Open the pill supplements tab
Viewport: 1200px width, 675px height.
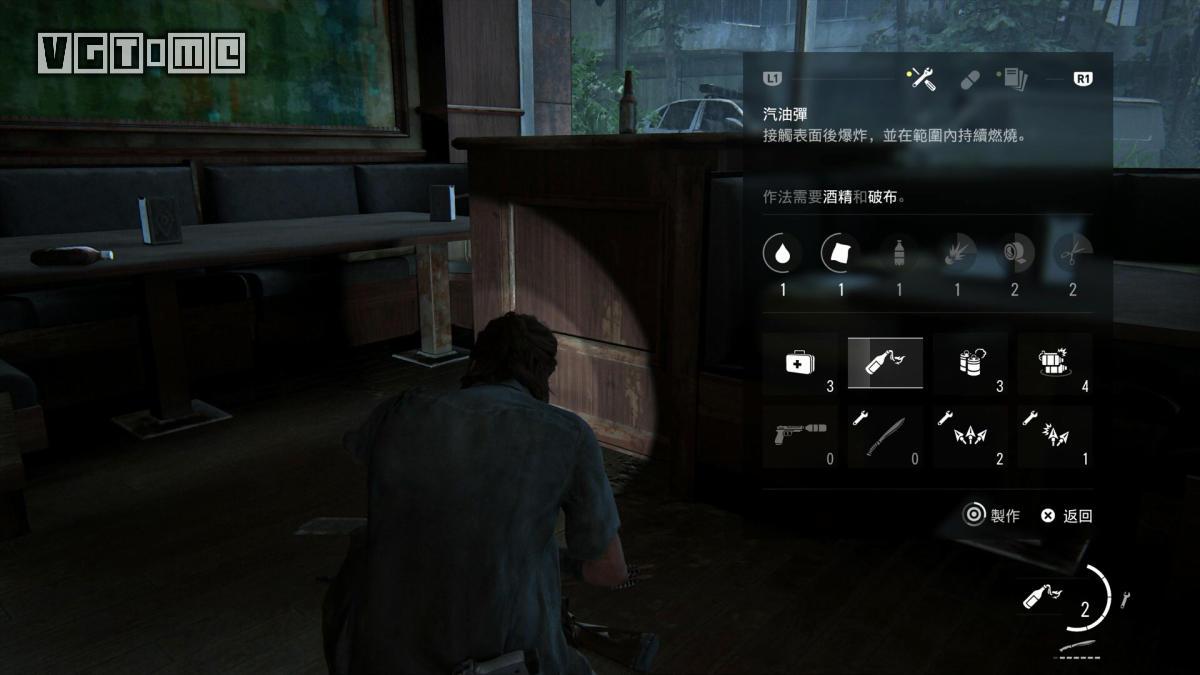click(970, 79)
